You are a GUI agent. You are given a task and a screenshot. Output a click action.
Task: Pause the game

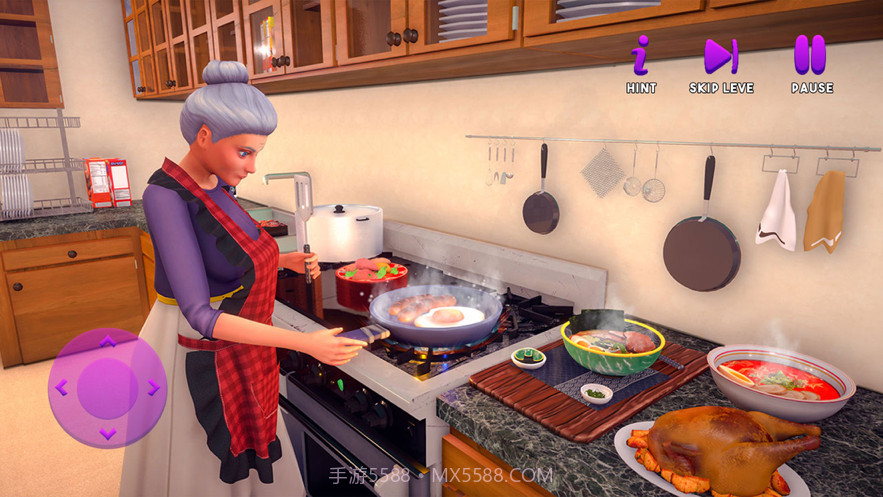(x=811, y=58)
